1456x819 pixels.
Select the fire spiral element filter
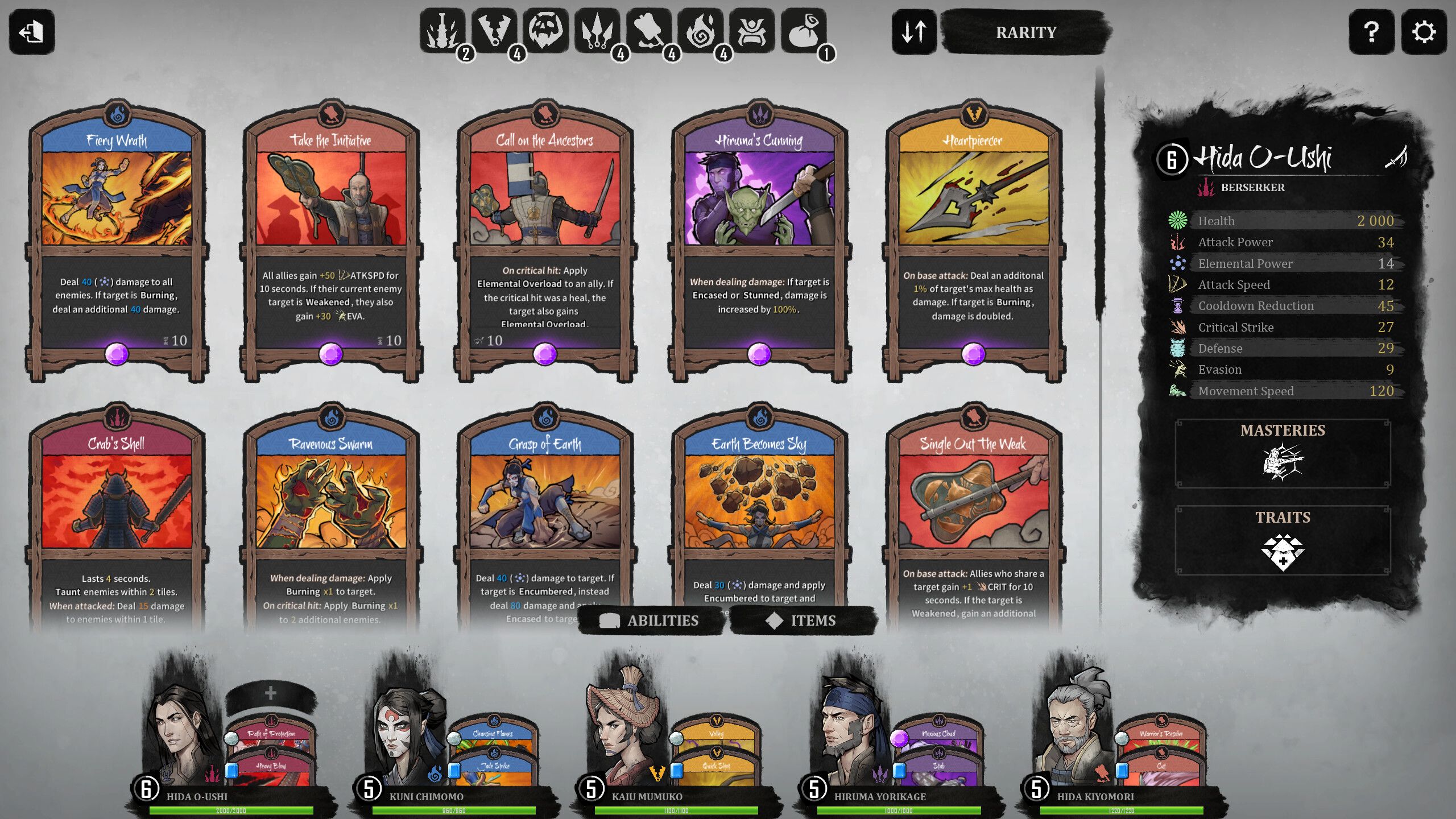(x=701, y=30)
